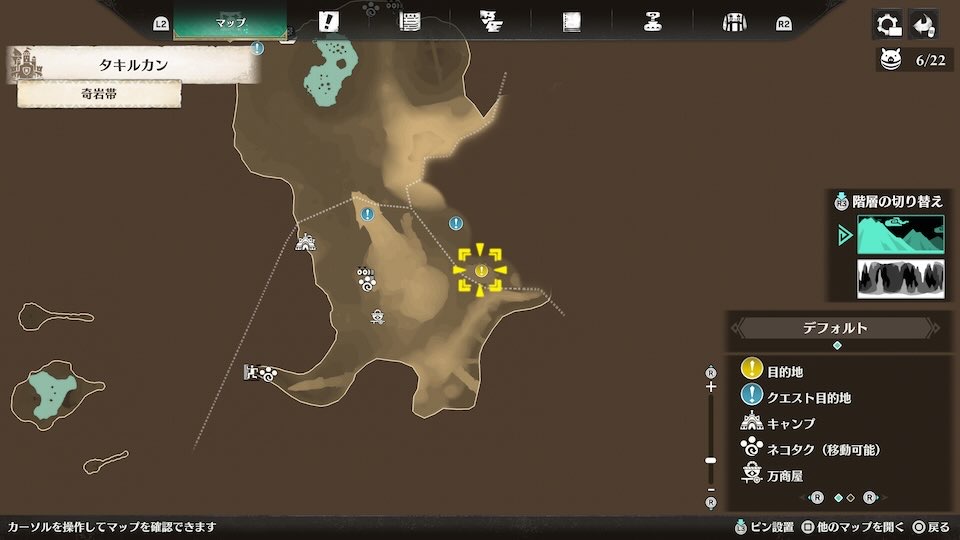This screenshot has height=540, width=960.
Task: Open the armor jacket tab
Action: 735,22
